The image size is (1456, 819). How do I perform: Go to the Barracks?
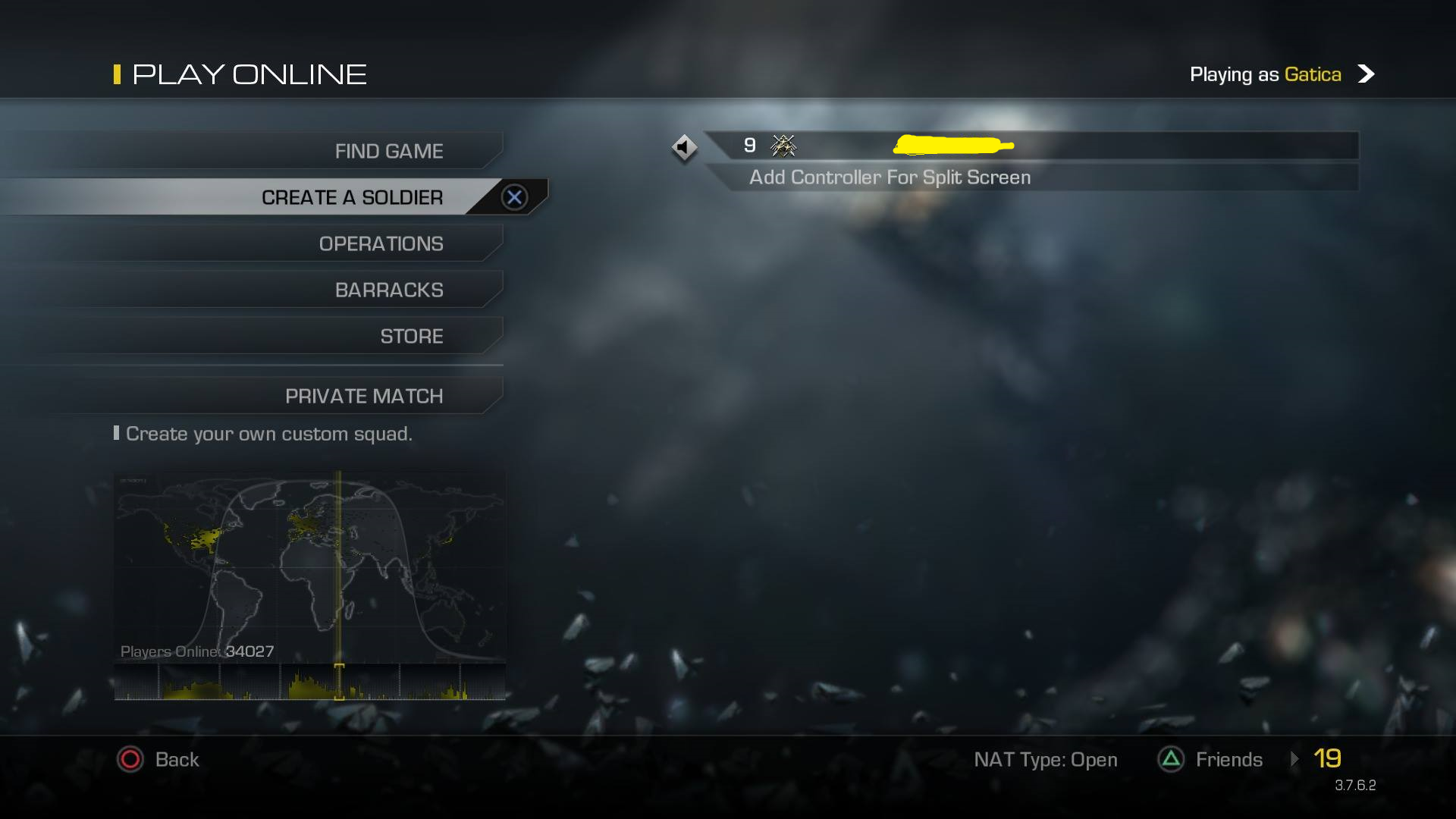point(388,290)
